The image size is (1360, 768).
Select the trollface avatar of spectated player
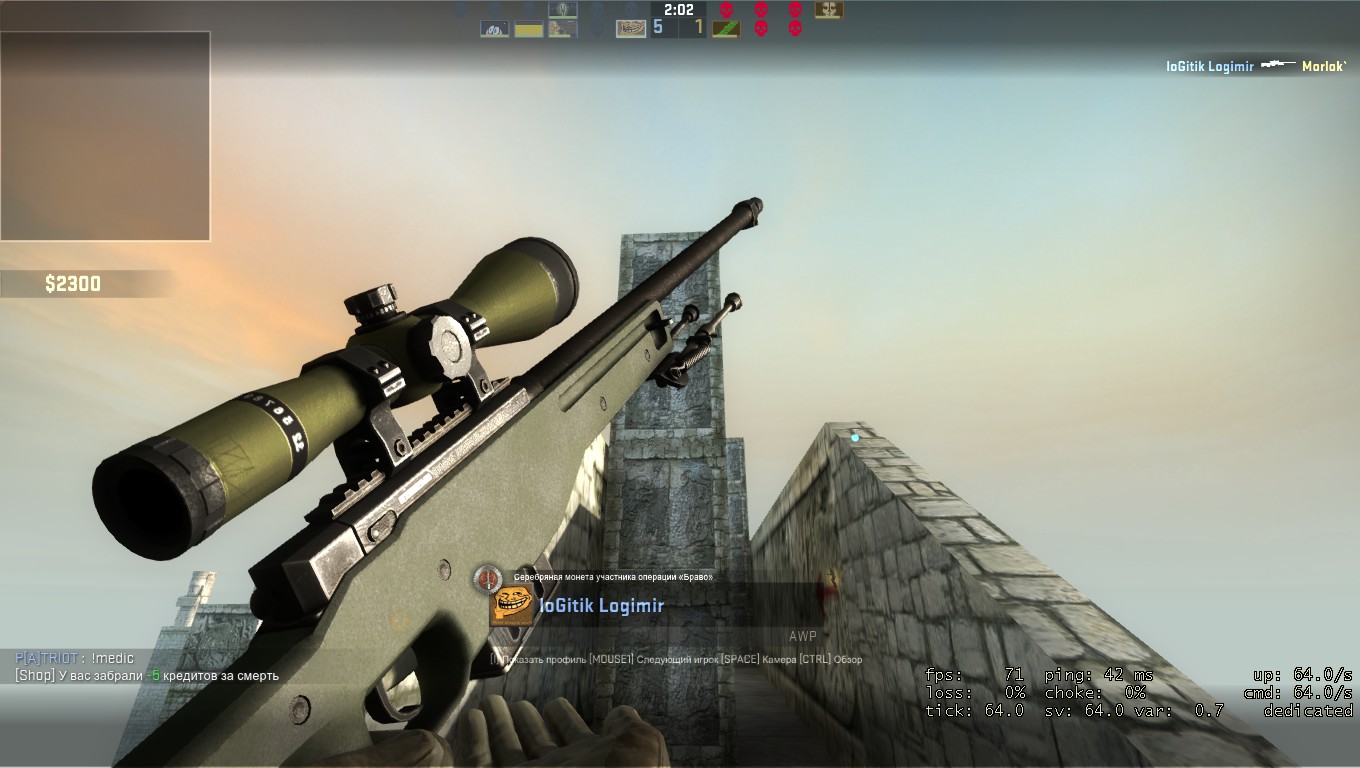coord(511,606)
